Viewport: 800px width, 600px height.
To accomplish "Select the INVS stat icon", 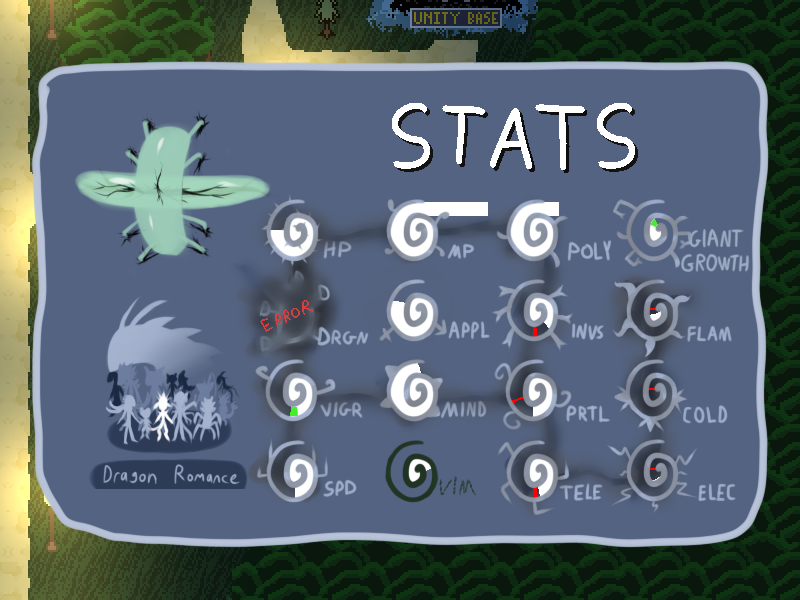I will [534, 312].
